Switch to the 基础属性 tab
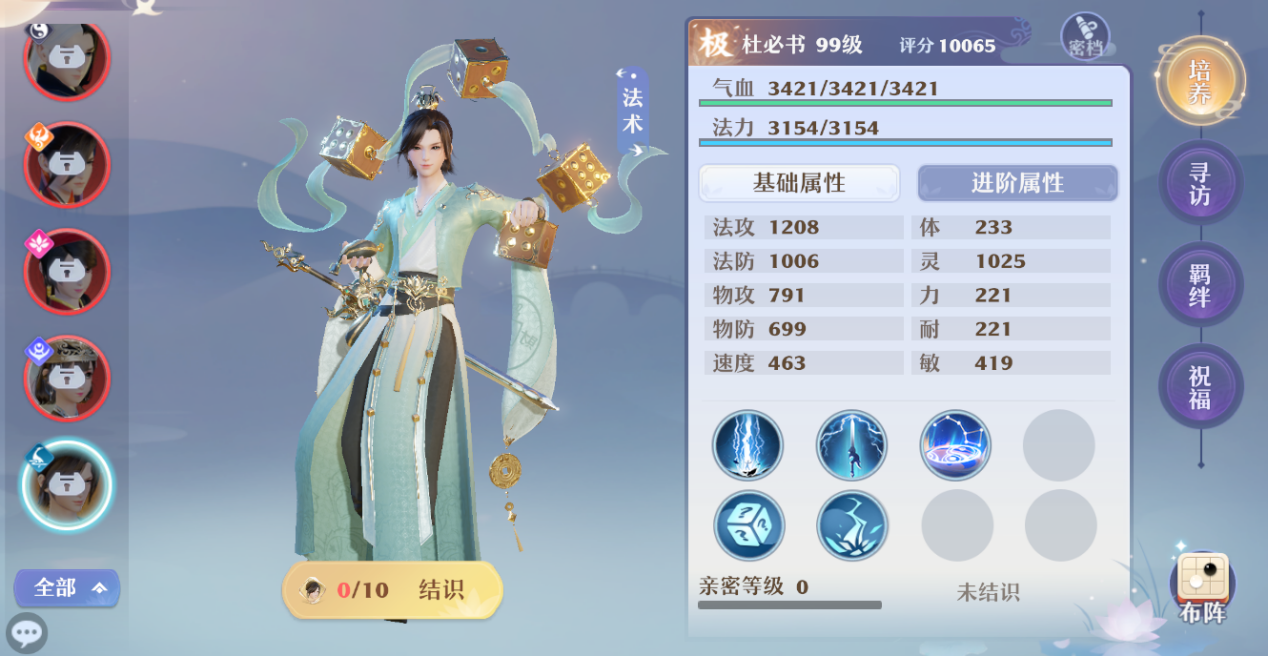Viewport: 1268px width, 656px height. 799,183
